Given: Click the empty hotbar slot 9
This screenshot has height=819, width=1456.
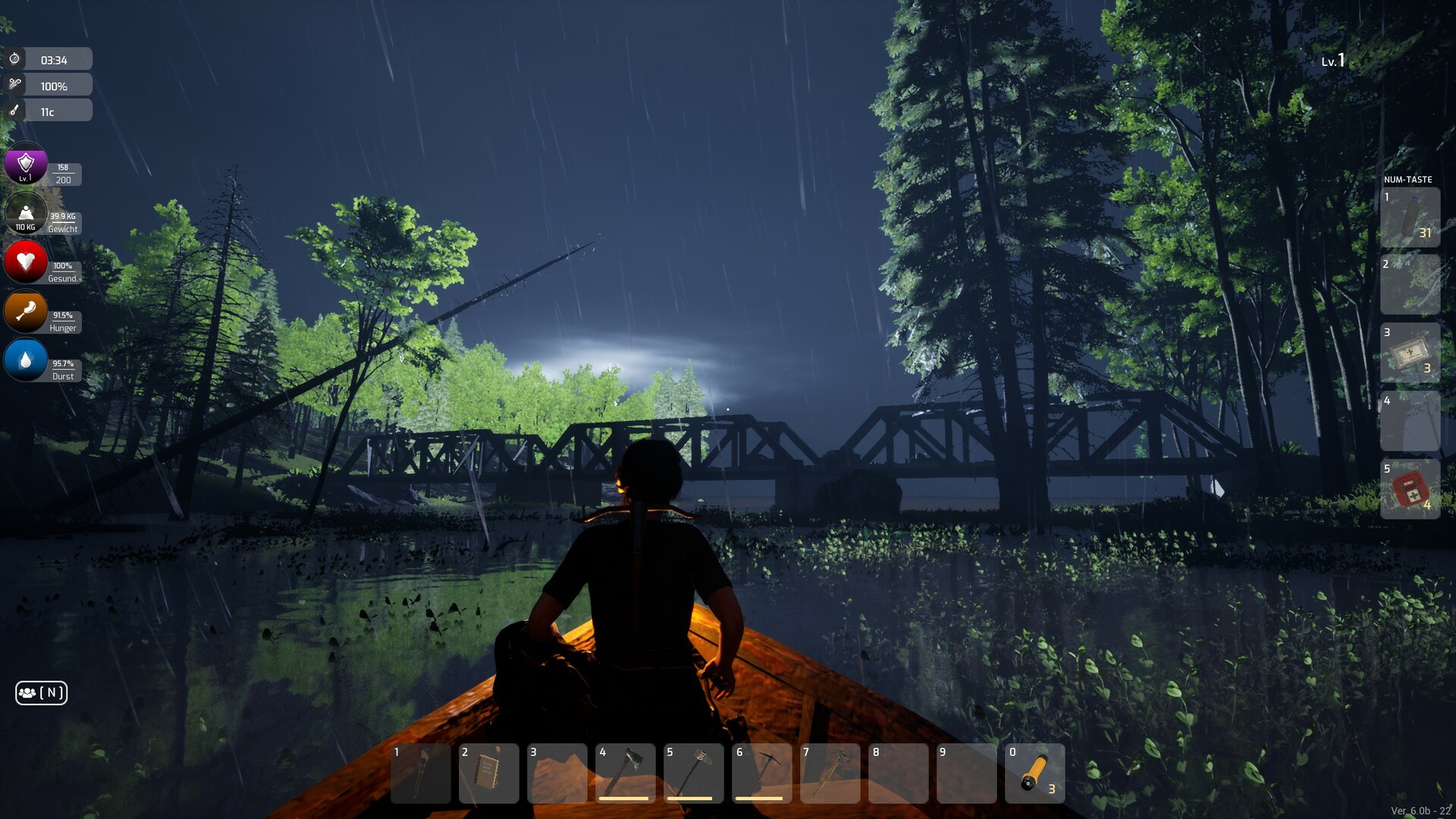Looking at the screenshot, I should tap(968, 773).
